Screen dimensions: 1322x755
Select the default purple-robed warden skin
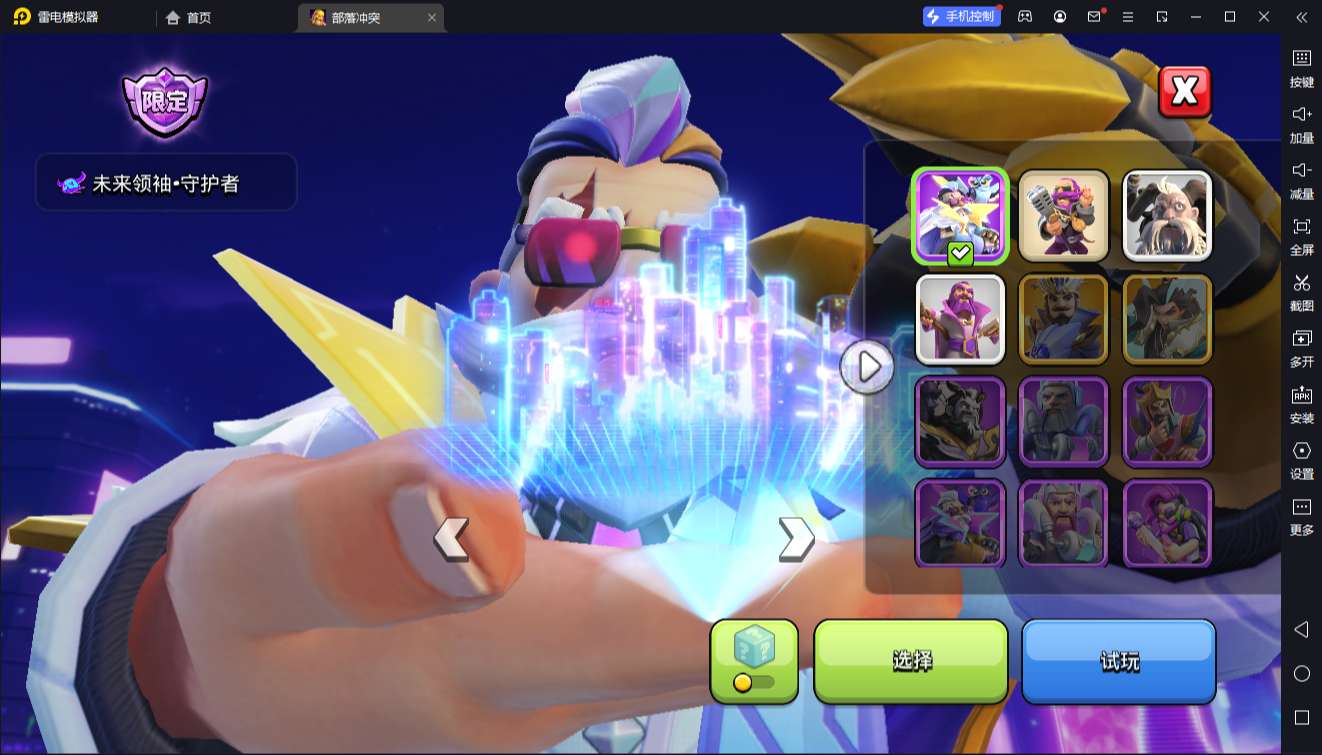pos(960,319)
